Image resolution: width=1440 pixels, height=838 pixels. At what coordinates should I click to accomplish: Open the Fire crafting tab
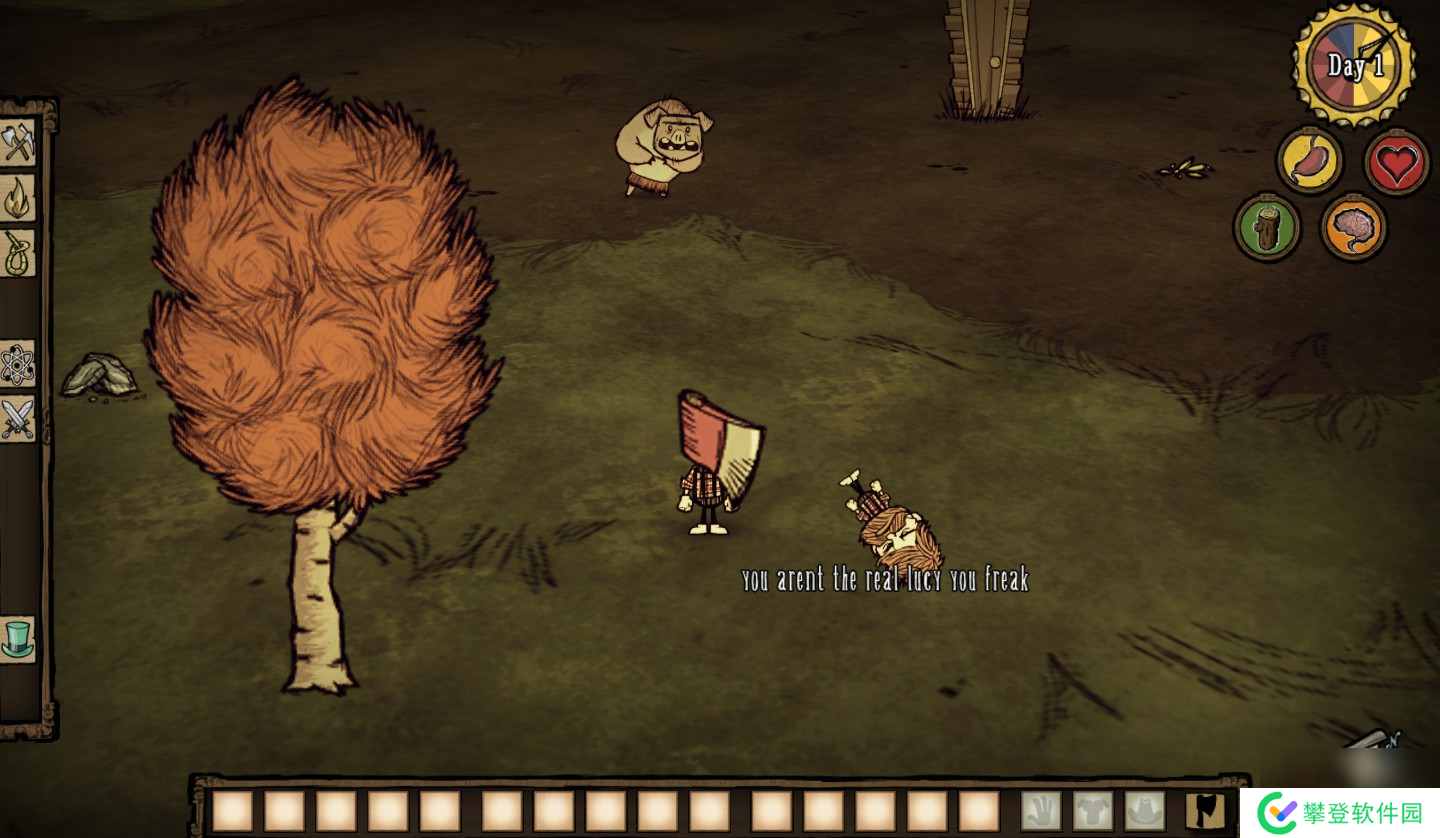18,198
